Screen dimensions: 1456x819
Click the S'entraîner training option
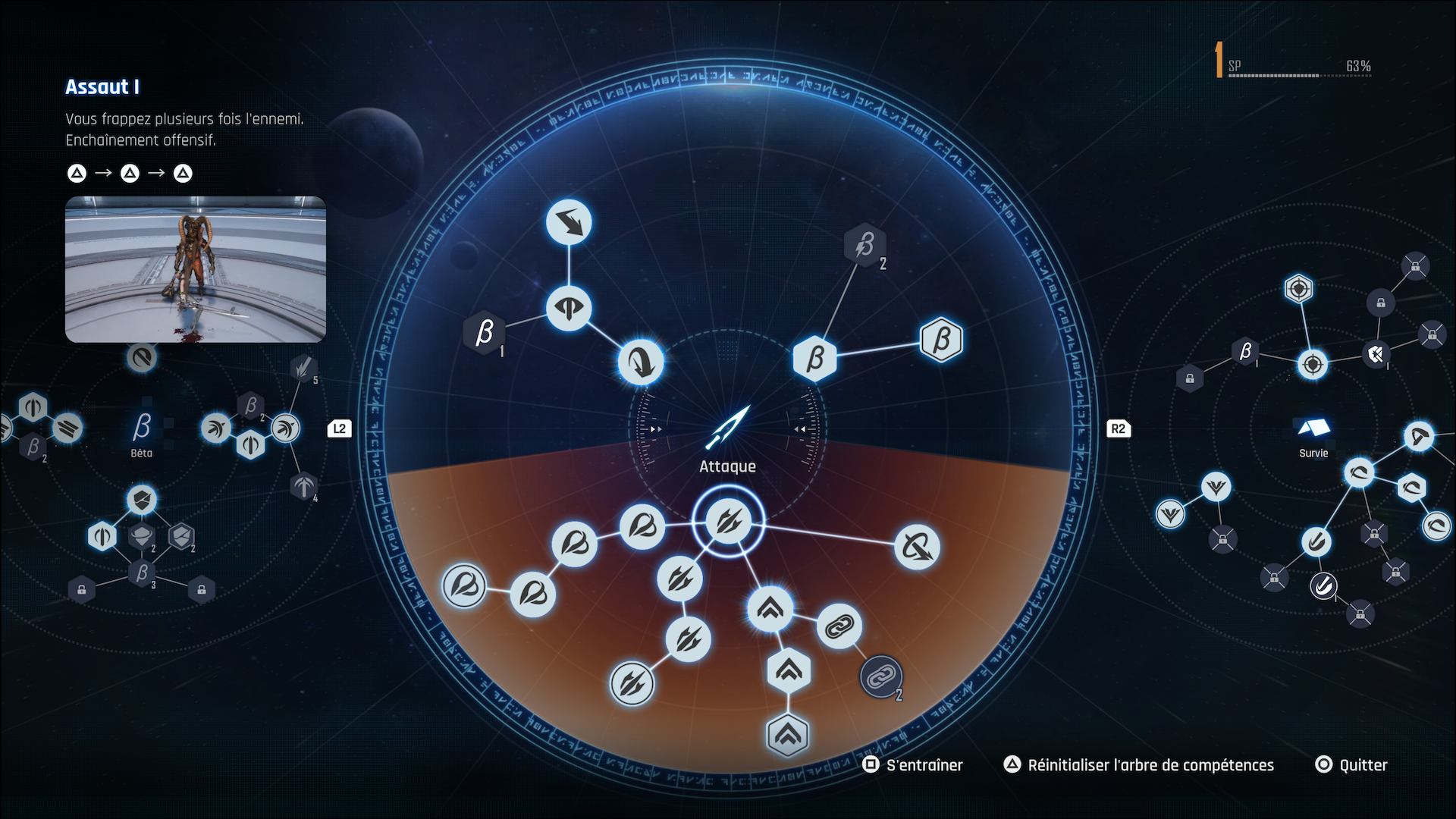913,765
